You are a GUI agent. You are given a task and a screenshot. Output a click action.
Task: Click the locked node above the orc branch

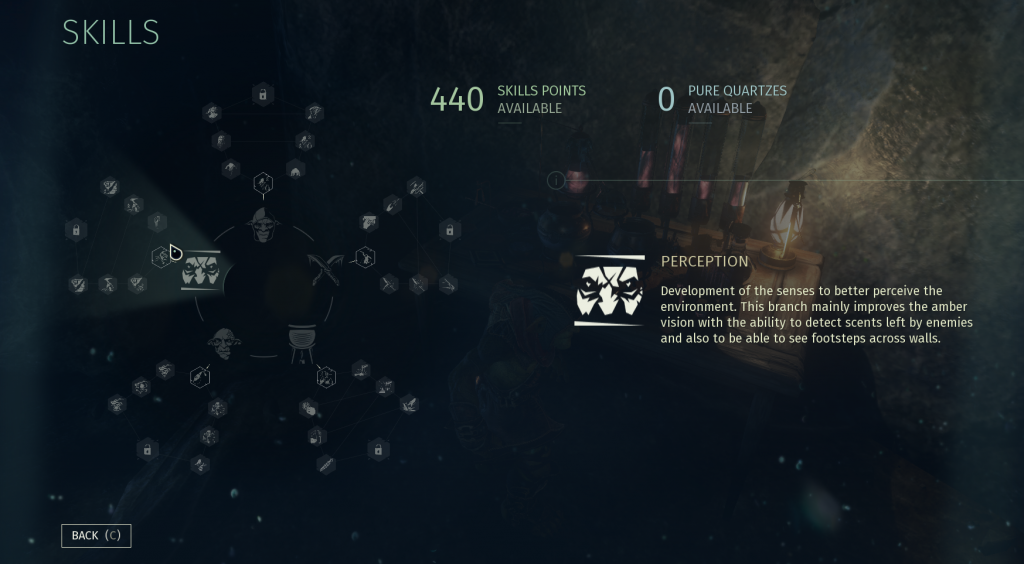tap(262, 95)
